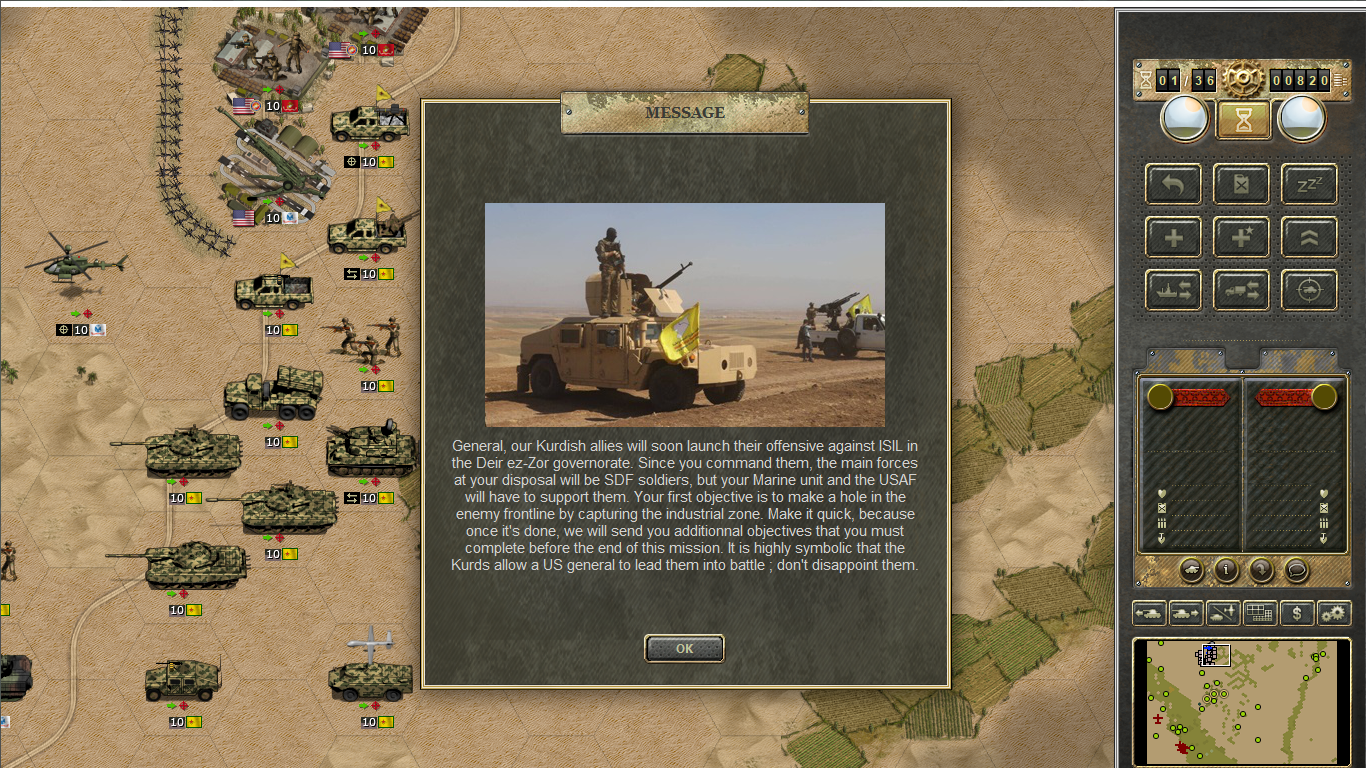Open the purchase screen dollar button
Screen dimensions: 1366x768
(1297, 613)
